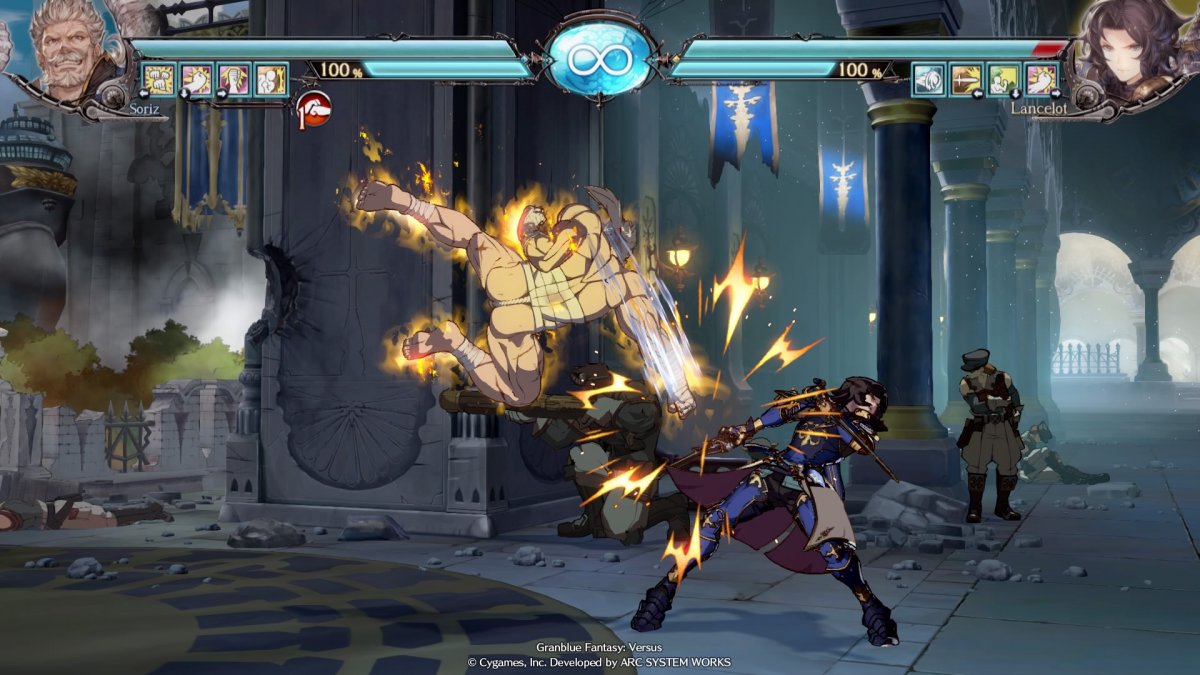Image resolution: width=1200 pixels, height=675 pixels.
Task: Click the red fist round-win icon
Action: [313, 106]
